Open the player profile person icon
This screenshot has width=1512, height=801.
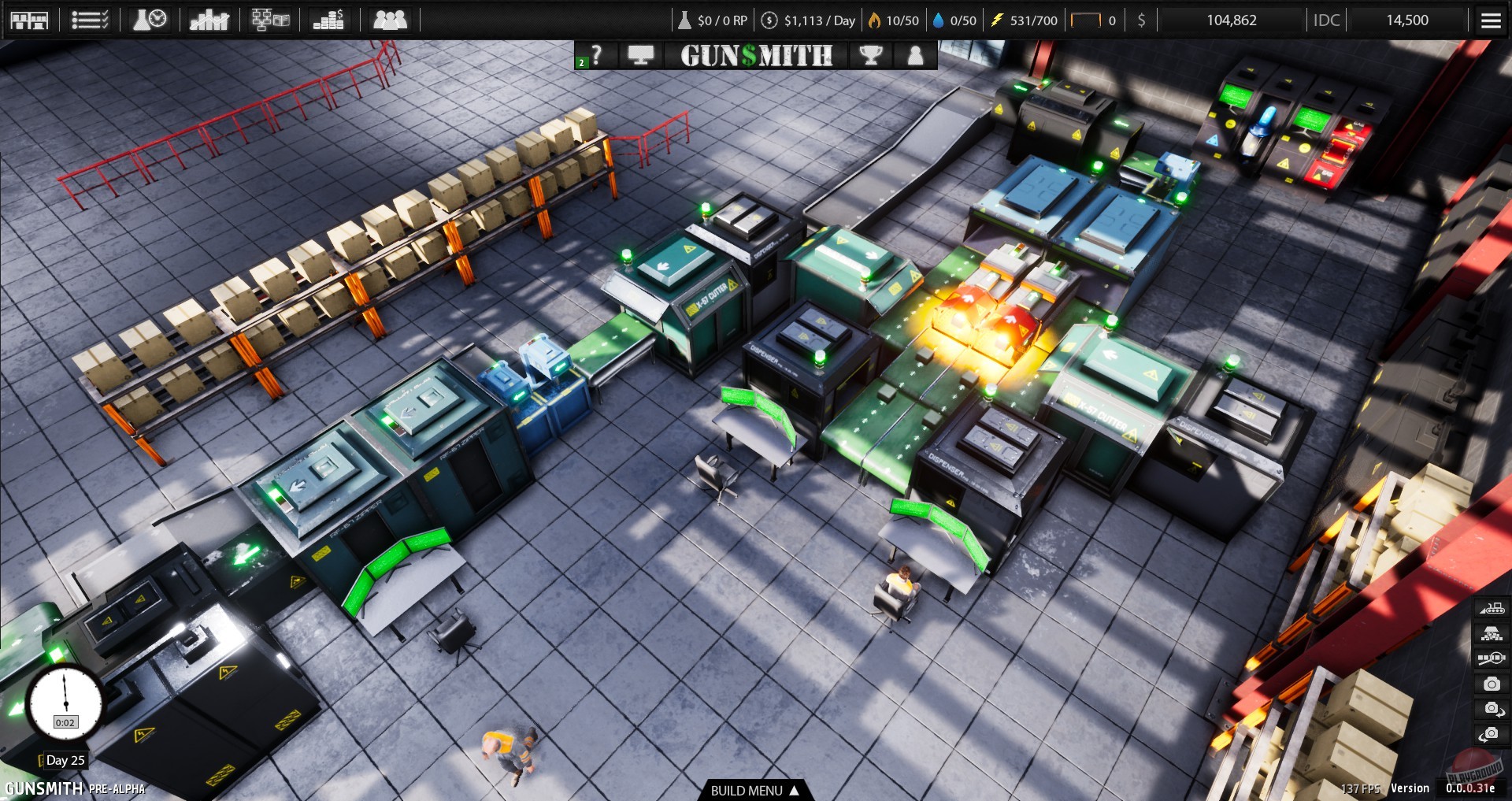click(x=914, y=55)
